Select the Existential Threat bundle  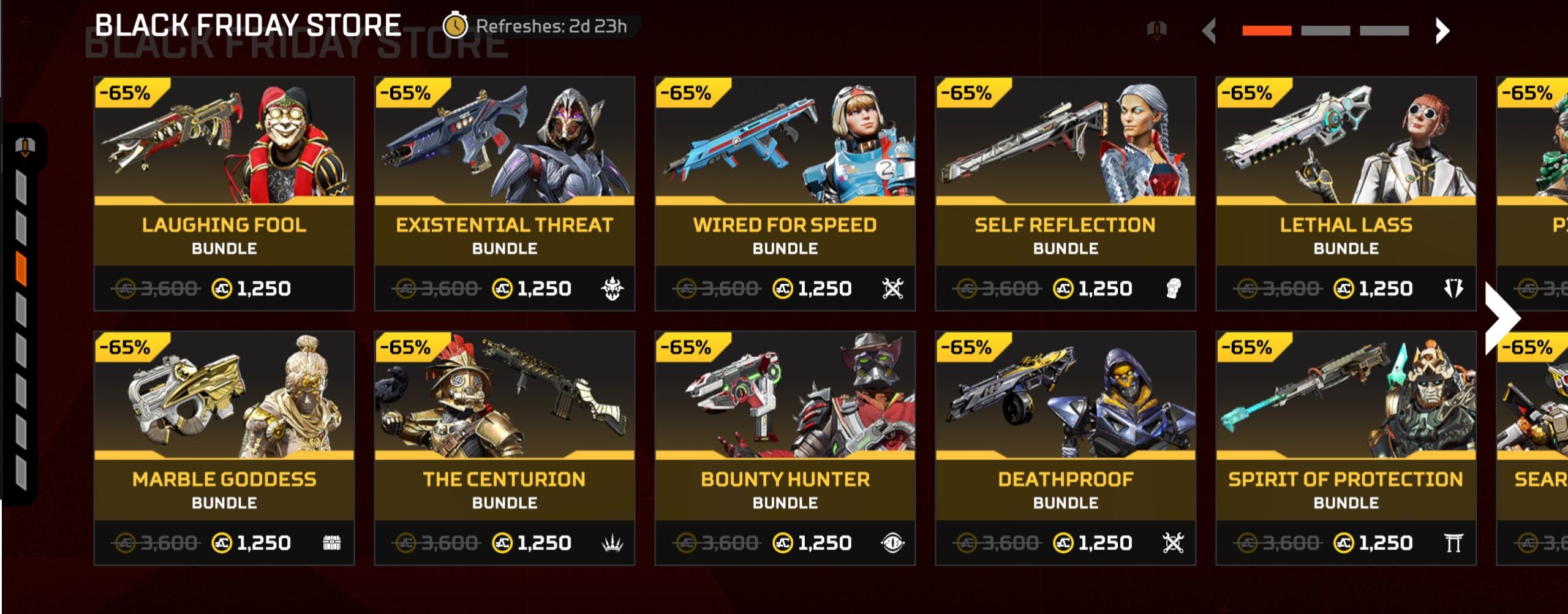tap(505, 193)
